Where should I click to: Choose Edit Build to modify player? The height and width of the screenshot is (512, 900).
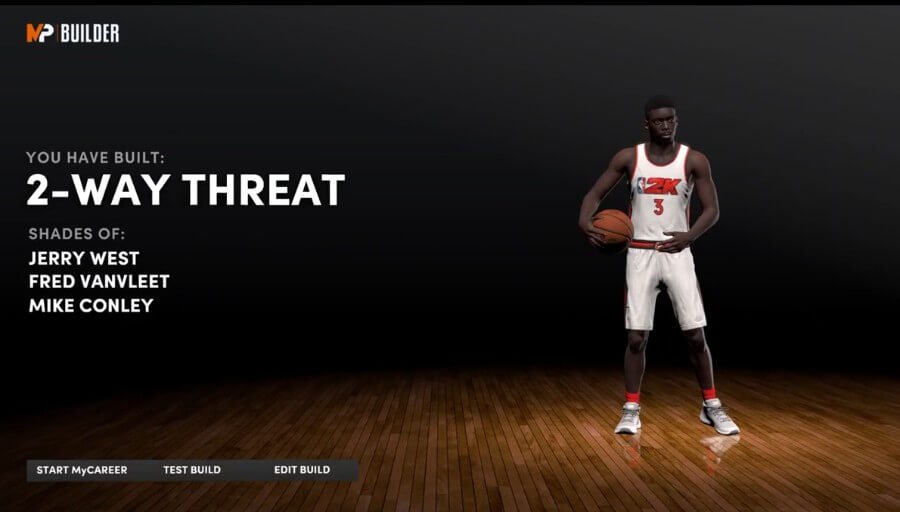point(302,470)
